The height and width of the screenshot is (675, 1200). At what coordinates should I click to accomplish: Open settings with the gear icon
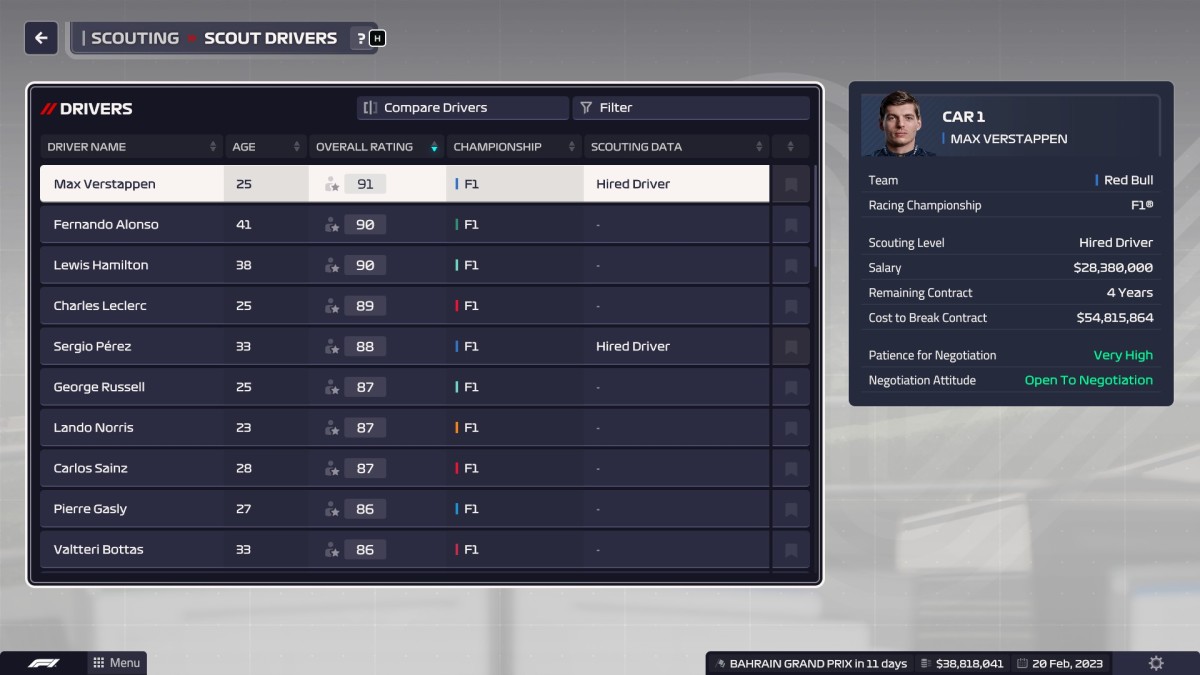(1156, 663)
